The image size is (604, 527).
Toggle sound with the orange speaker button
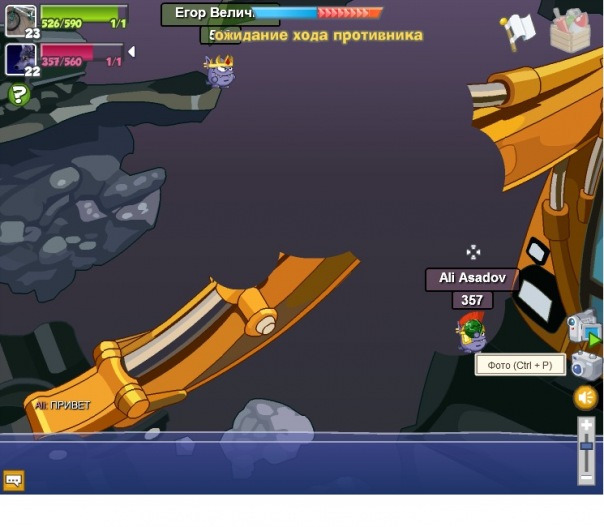586,397
